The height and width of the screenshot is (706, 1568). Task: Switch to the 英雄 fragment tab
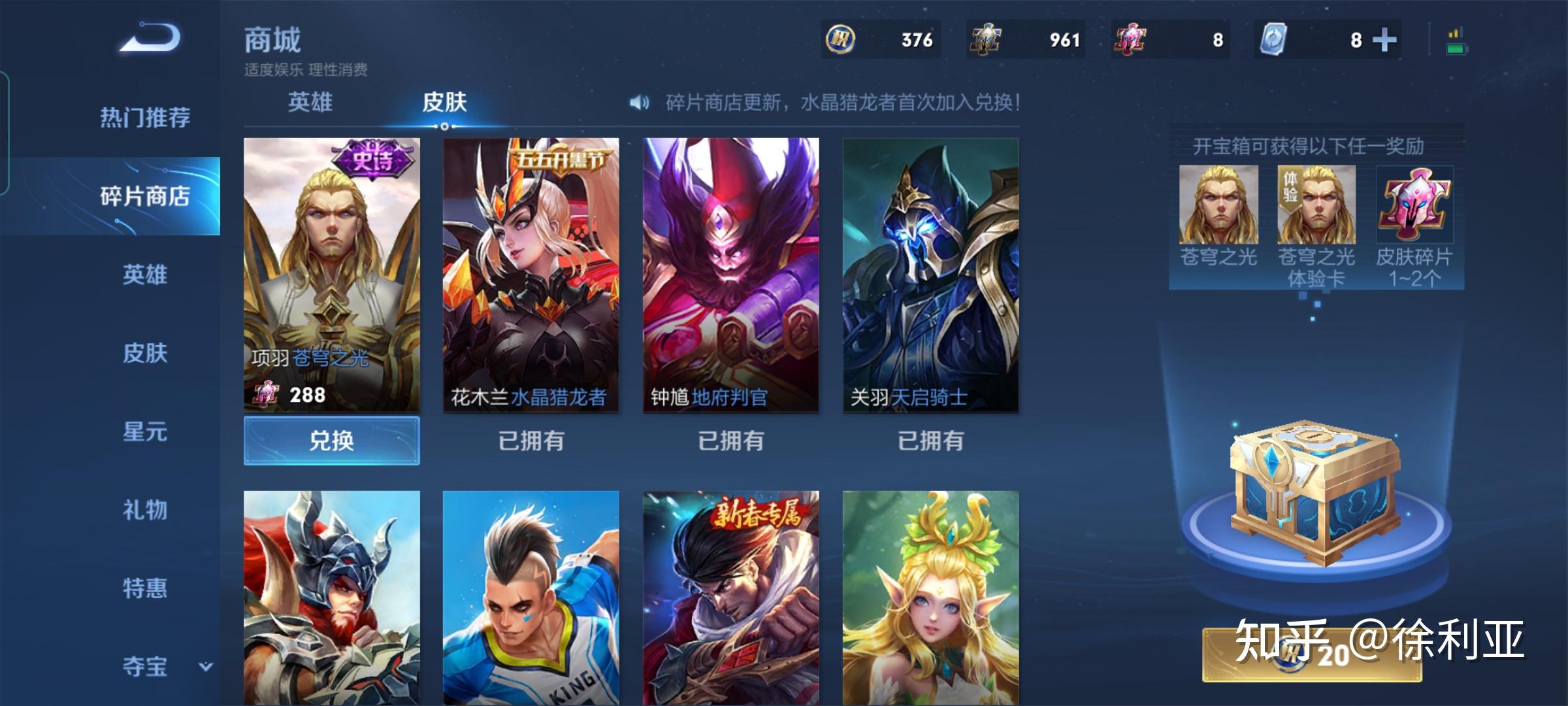point(310,102)
